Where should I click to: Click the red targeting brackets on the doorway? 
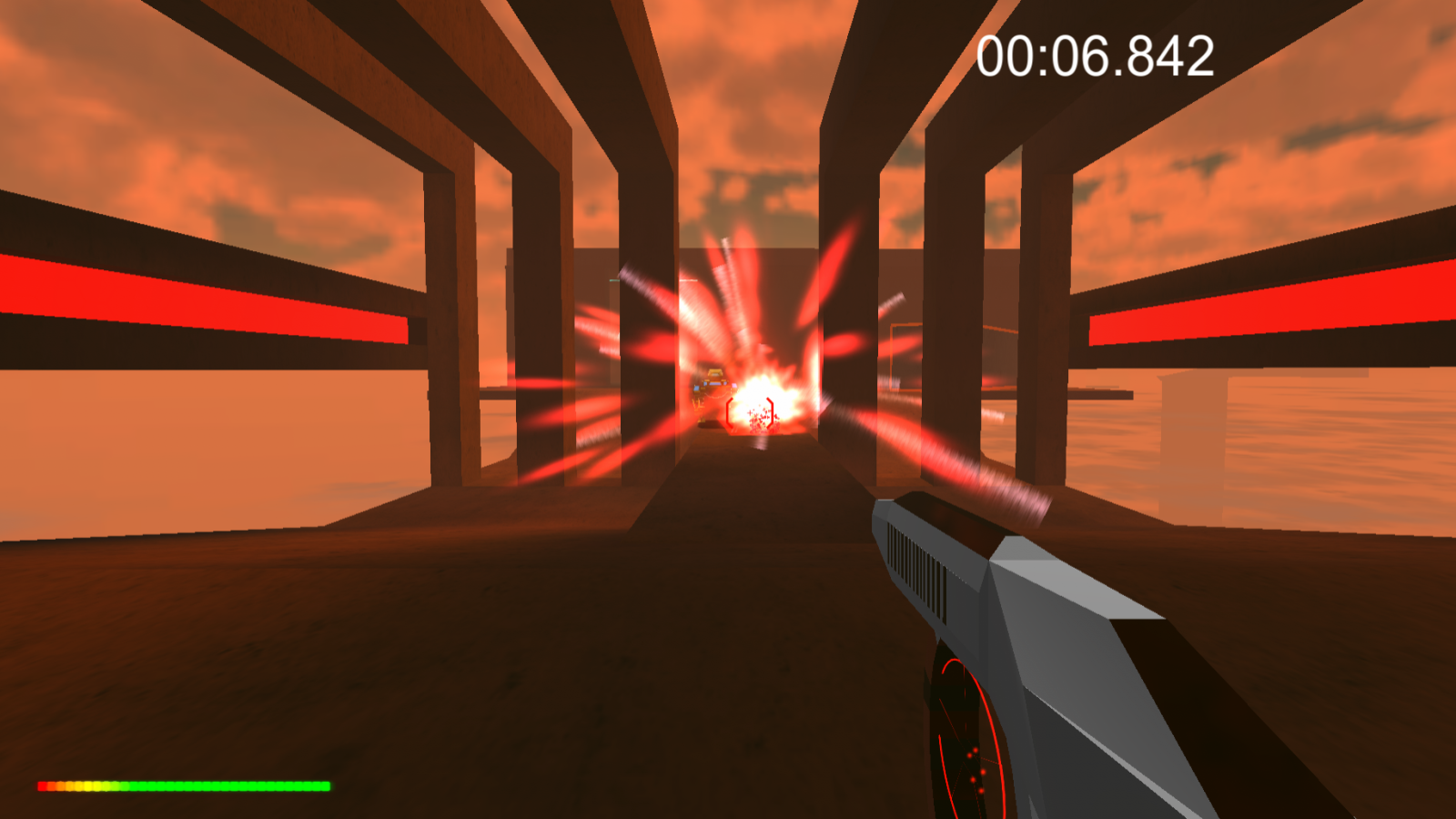(x=749, y=414)
